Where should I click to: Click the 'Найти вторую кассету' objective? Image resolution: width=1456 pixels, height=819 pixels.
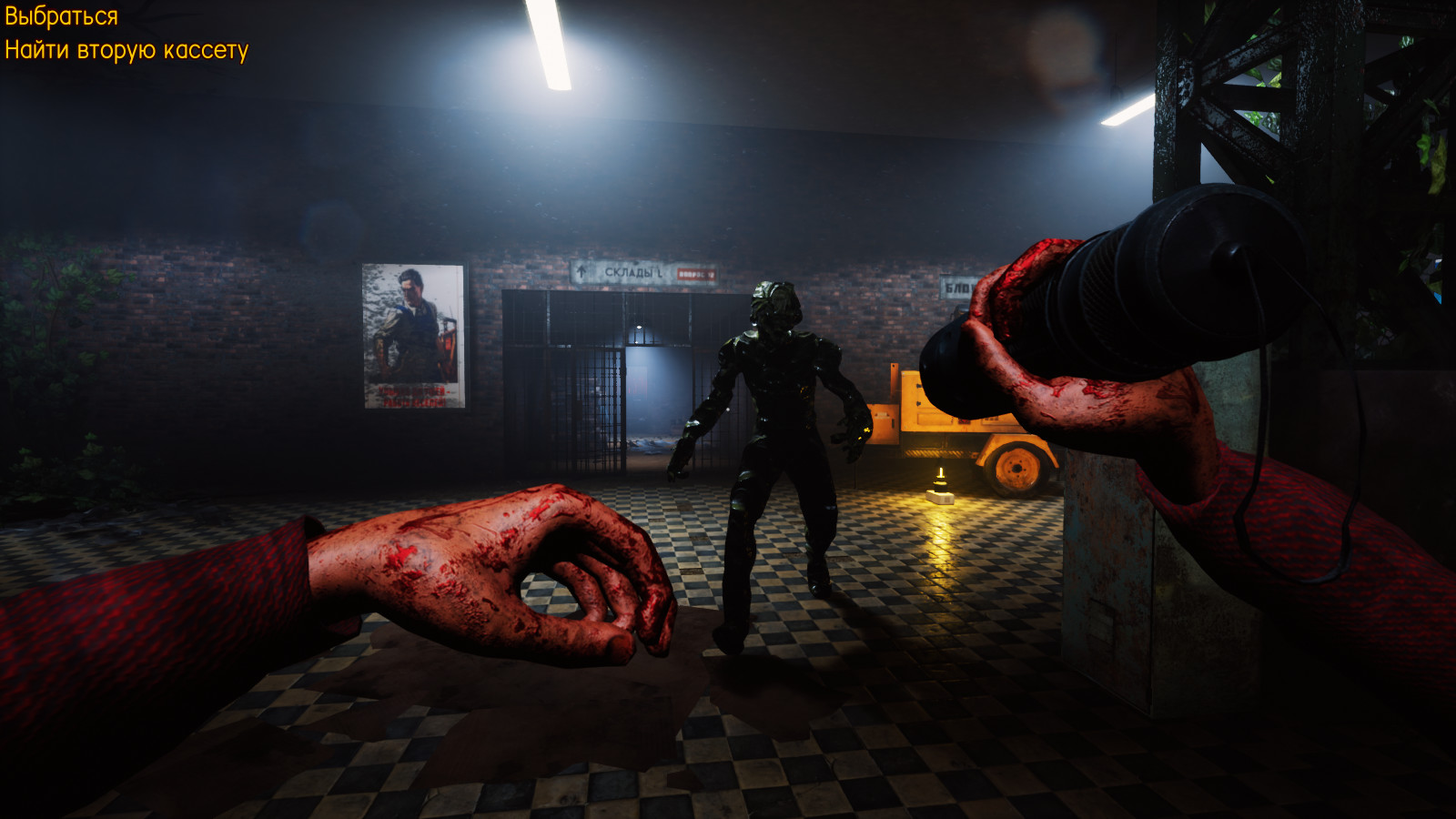click(x=126, y=50)
